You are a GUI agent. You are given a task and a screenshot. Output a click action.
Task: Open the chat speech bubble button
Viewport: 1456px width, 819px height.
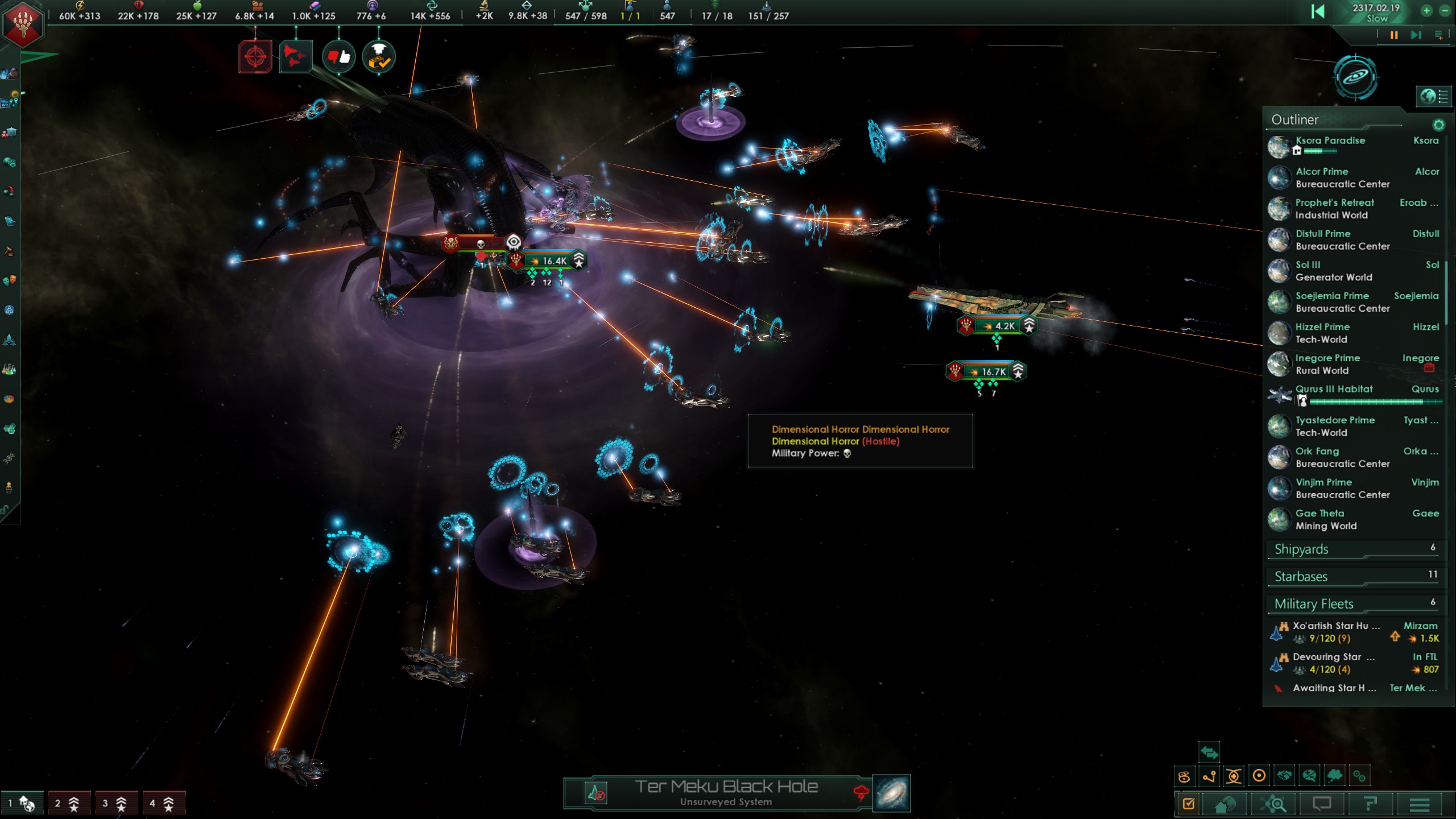(x=1322, y=804)
